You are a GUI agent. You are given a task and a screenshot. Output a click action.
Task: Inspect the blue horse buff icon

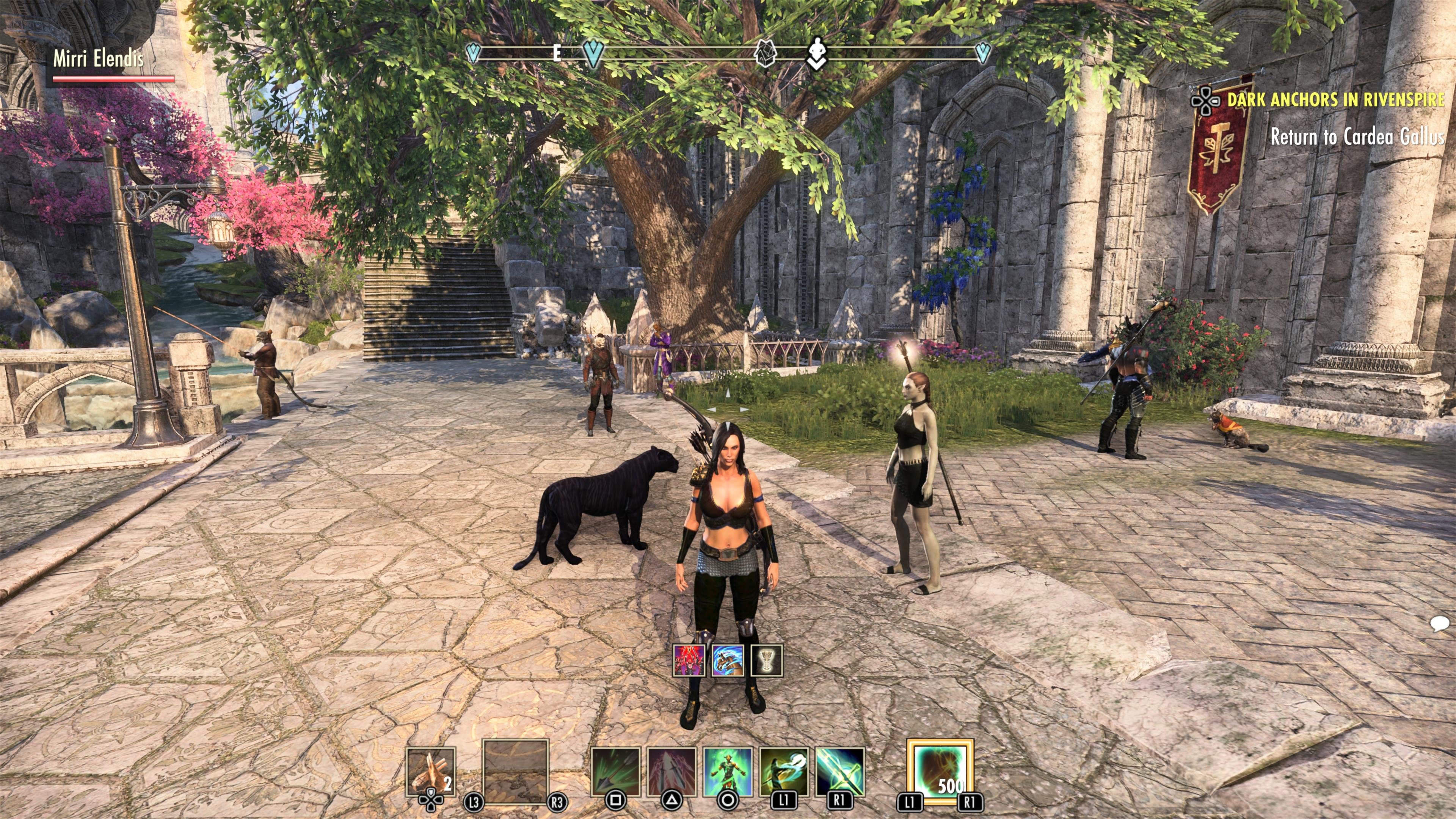[728, 661]
